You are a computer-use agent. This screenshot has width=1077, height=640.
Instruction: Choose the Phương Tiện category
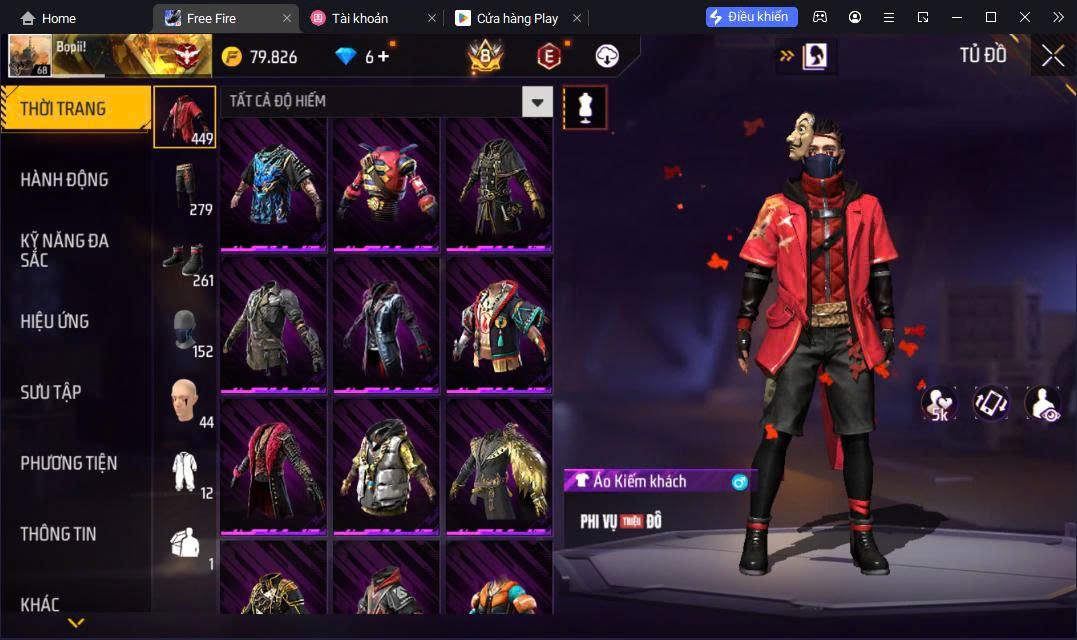click(69, 463)
